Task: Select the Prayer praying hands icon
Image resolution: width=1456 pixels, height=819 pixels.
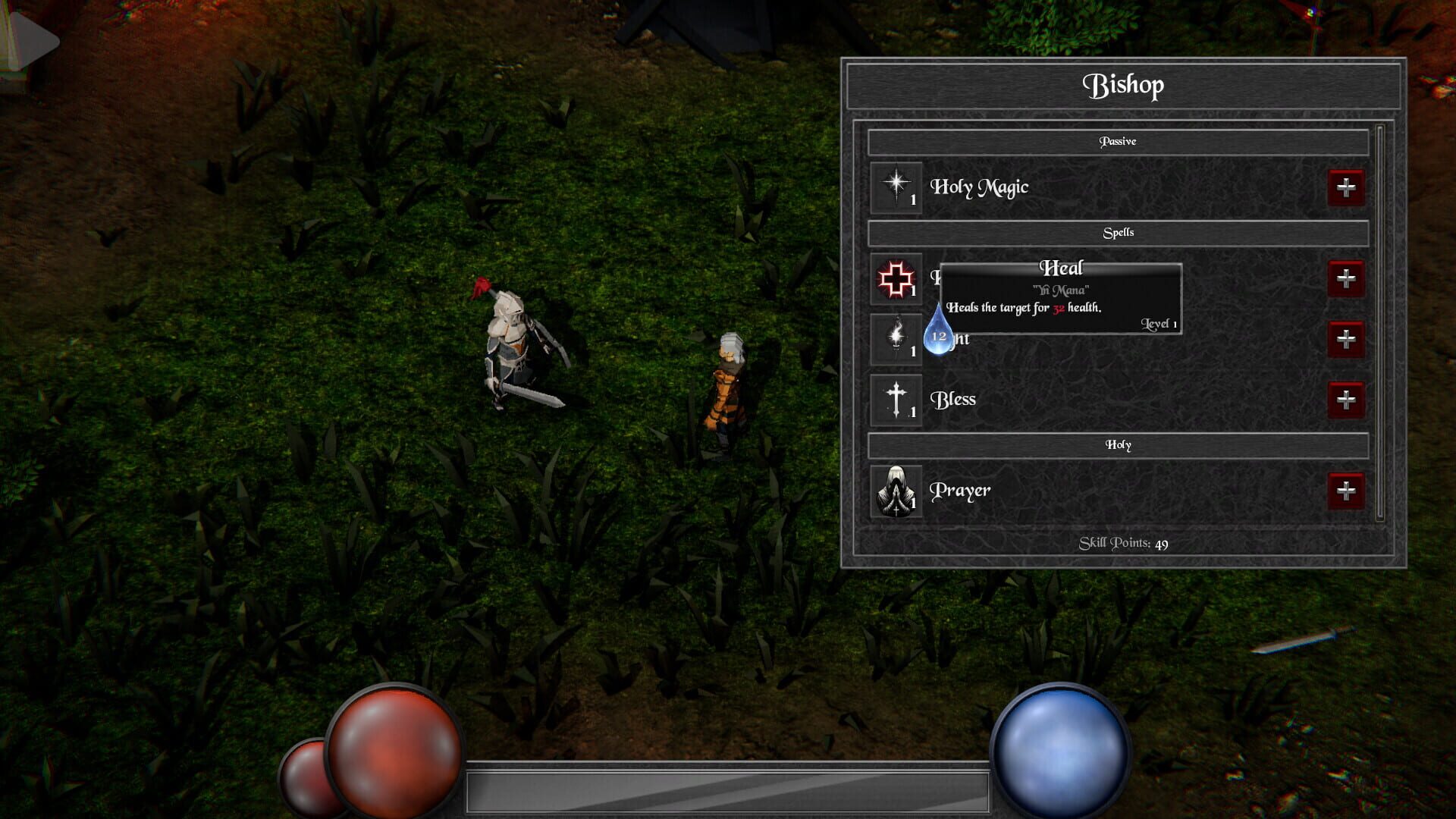Action: click(896, 491)
